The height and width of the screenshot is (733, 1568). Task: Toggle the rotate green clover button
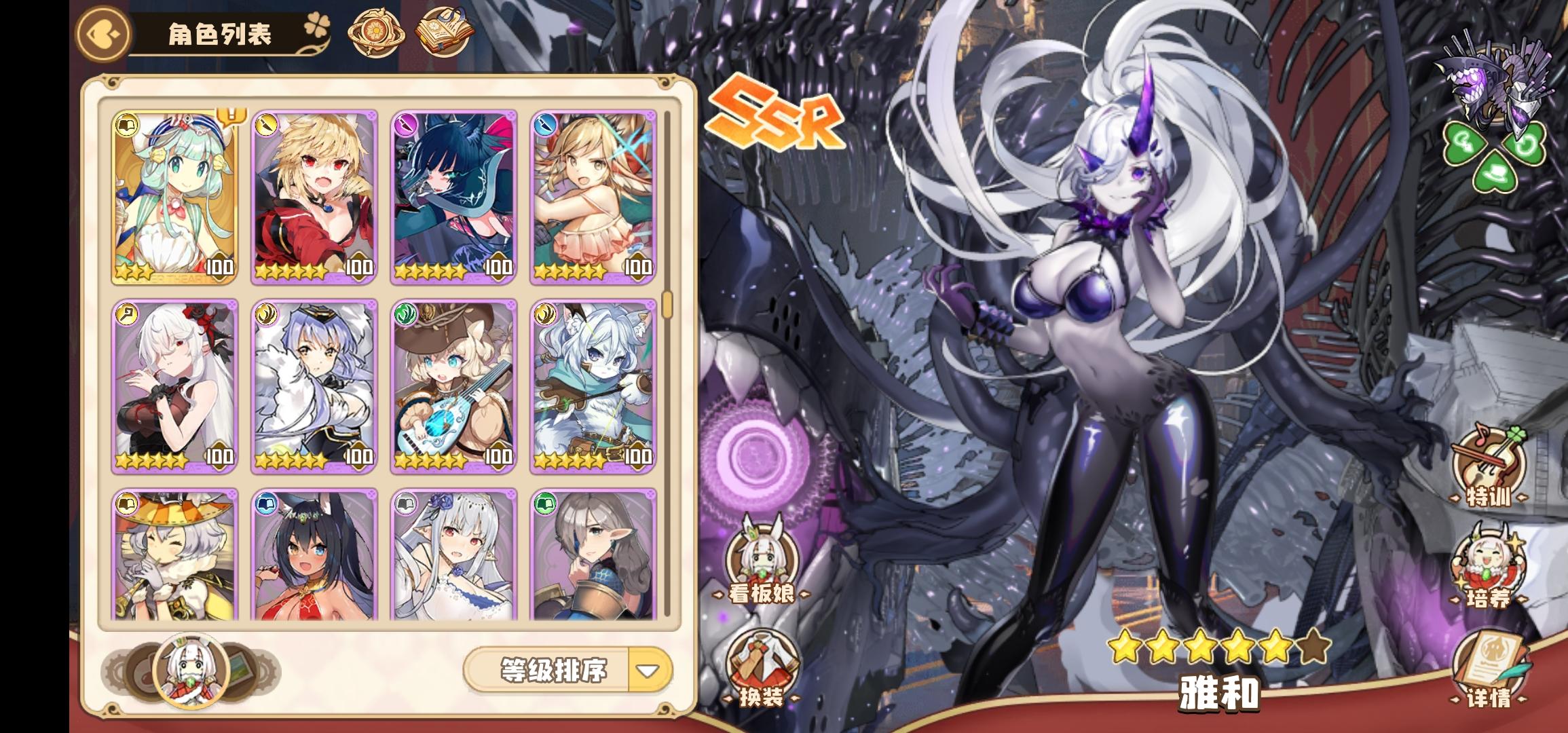(1523, 144)
